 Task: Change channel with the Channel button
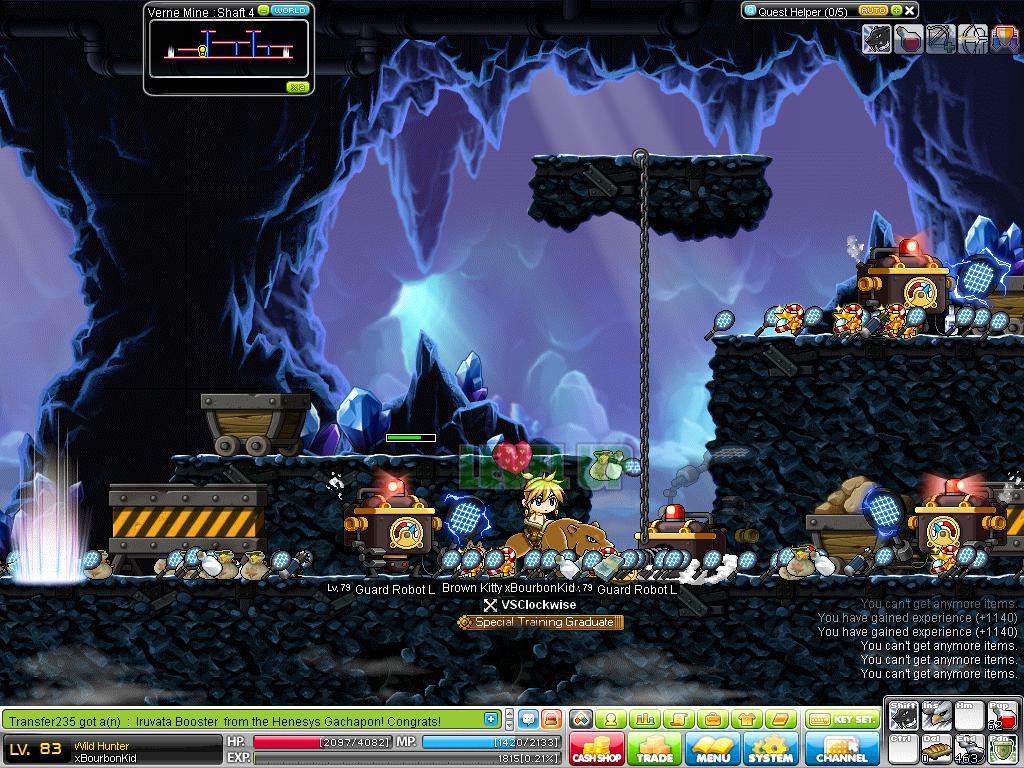(841, 749)
